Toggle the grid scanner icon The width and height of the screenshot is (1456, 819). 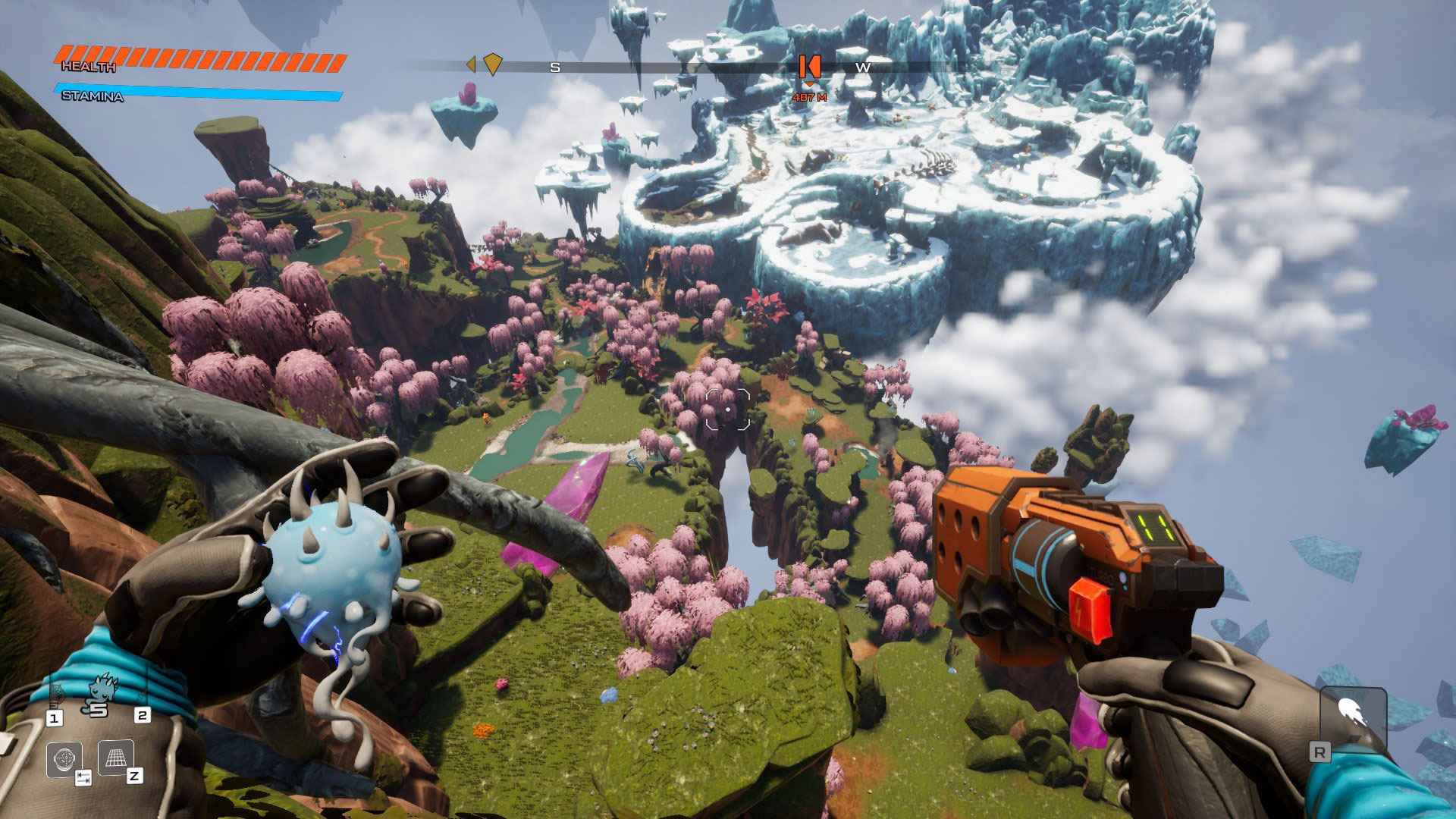coord(115,757)
